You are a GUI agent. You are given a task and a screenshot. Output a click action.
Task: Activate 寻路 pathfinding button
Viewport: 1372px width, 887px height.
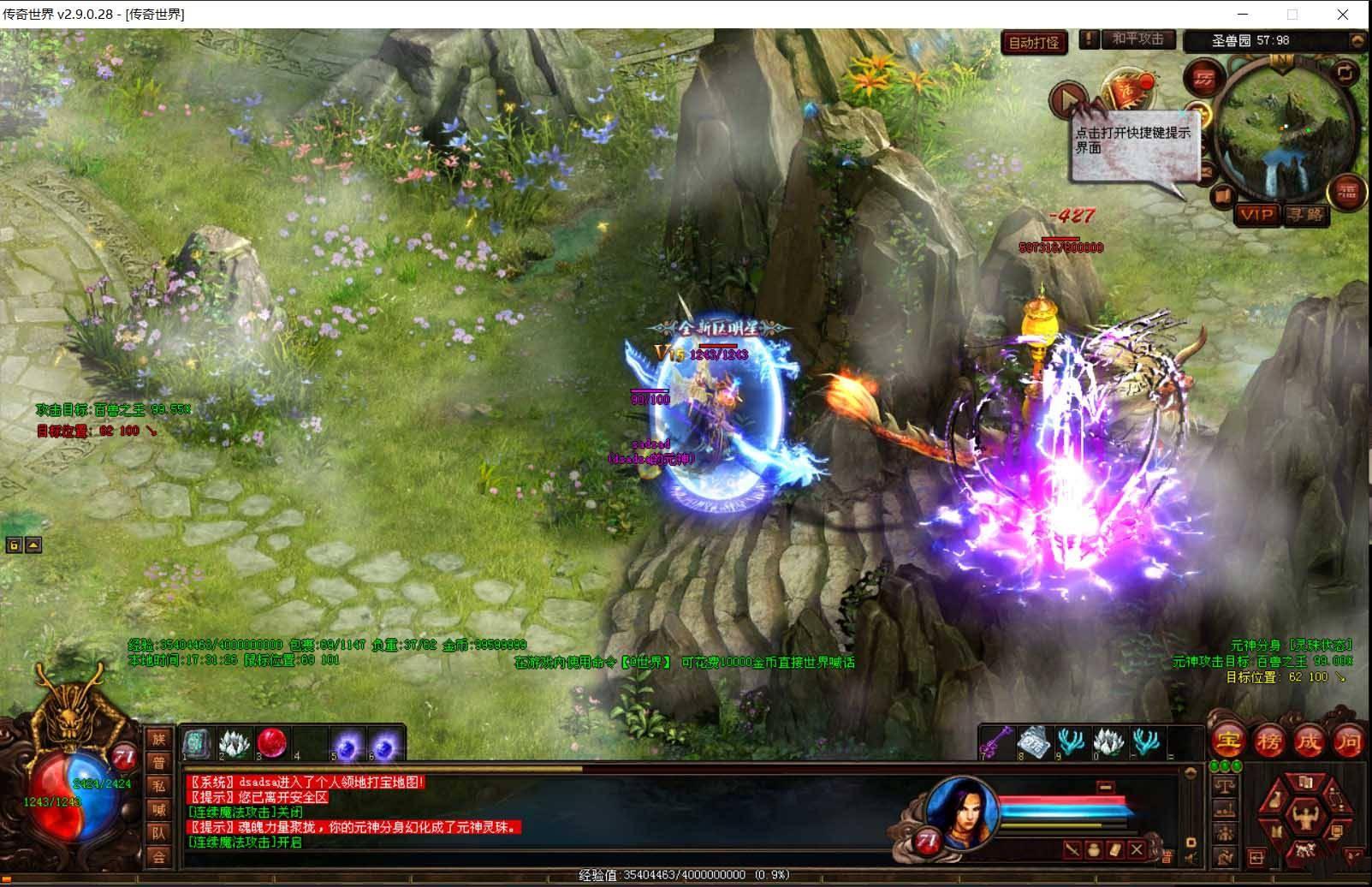(x=1304, y=214)
